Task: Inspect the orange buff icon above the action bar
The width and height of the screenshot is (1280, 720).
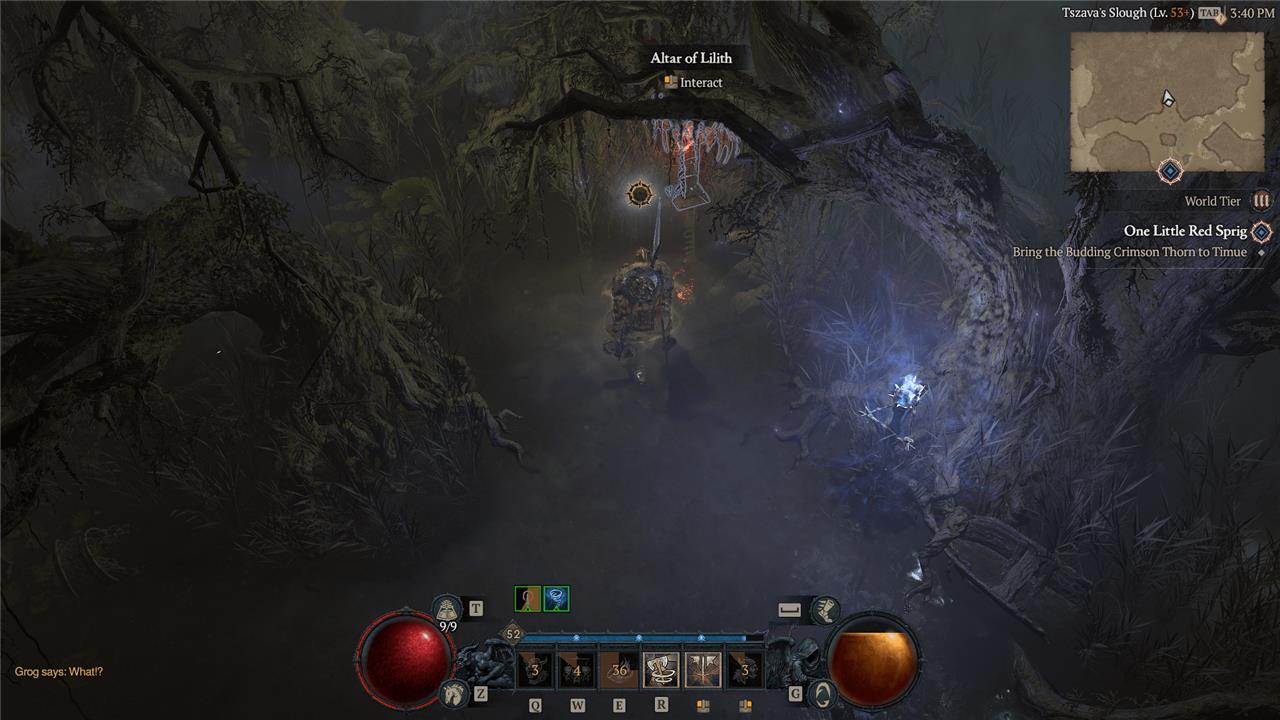Action: point(527,599)
